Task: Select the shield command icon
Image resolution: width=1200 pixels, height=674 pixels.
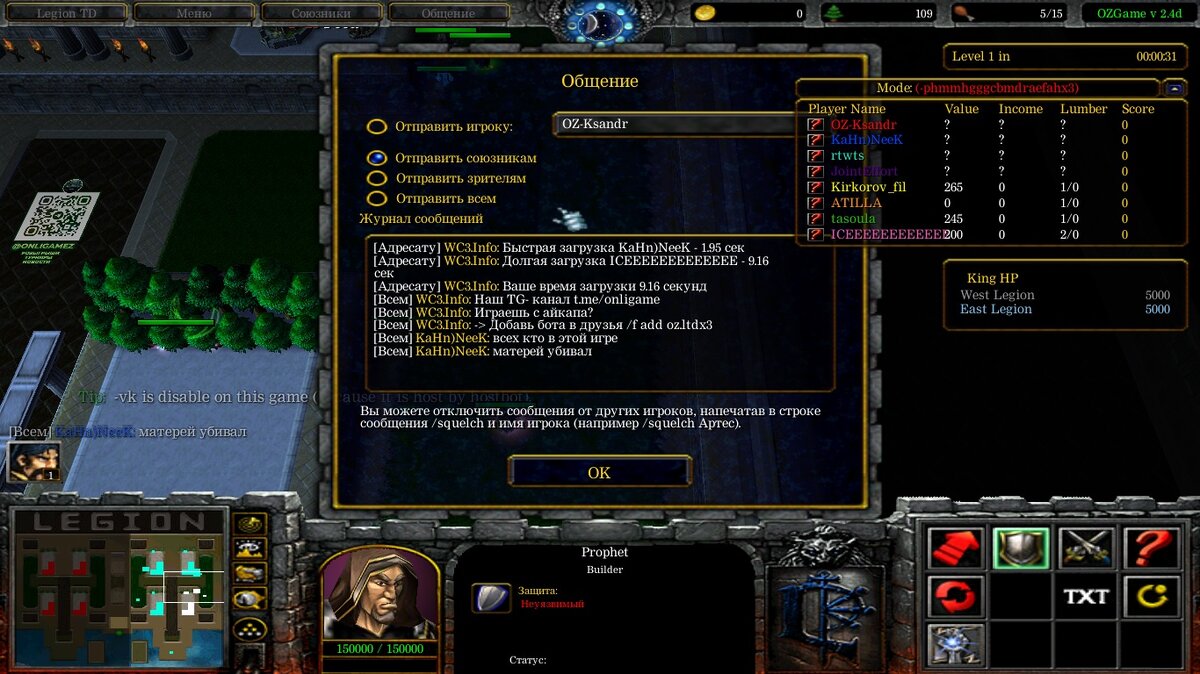Action: pyautogui.click(x=1021, y=548)
